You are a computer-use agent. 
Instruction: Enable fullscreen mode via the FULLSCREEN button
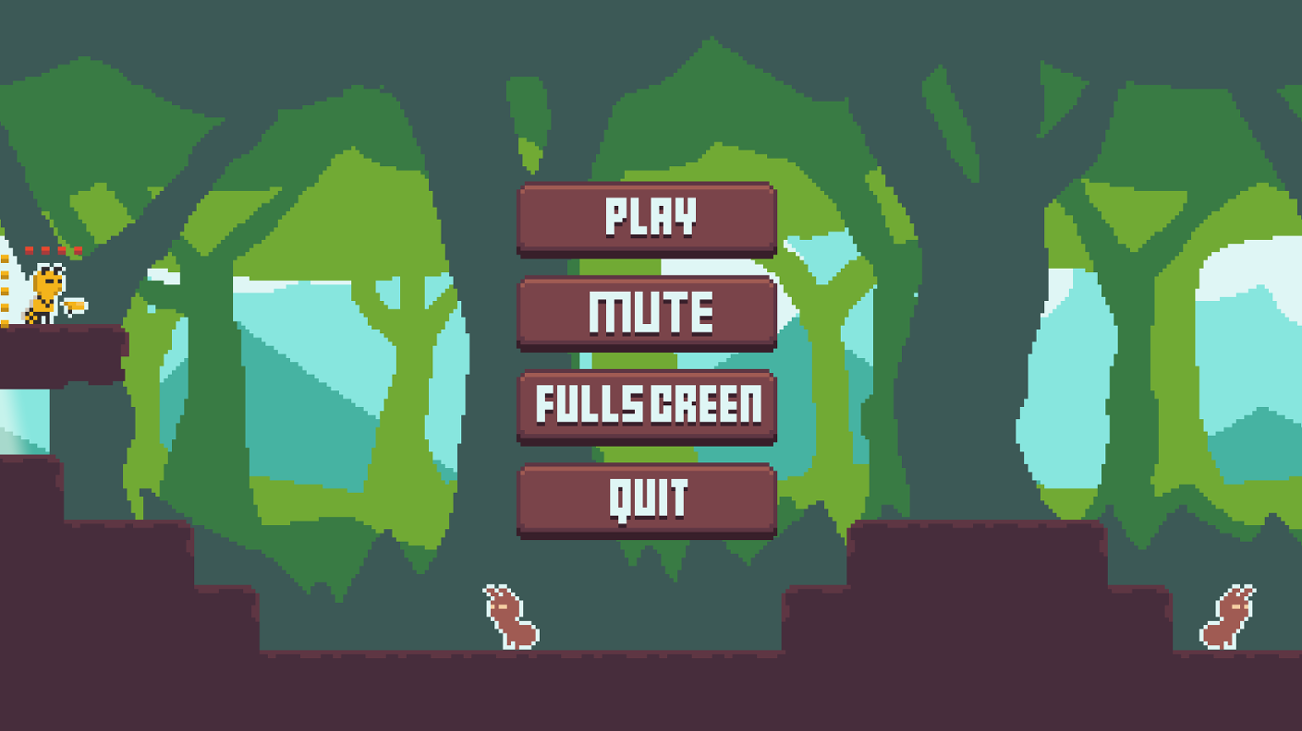click(648, 406)
